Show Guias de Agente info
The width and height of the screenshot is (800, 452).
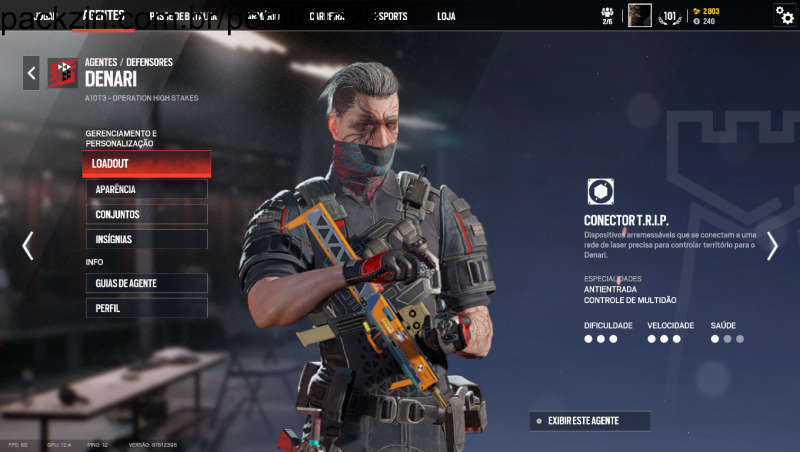(146, 283)
